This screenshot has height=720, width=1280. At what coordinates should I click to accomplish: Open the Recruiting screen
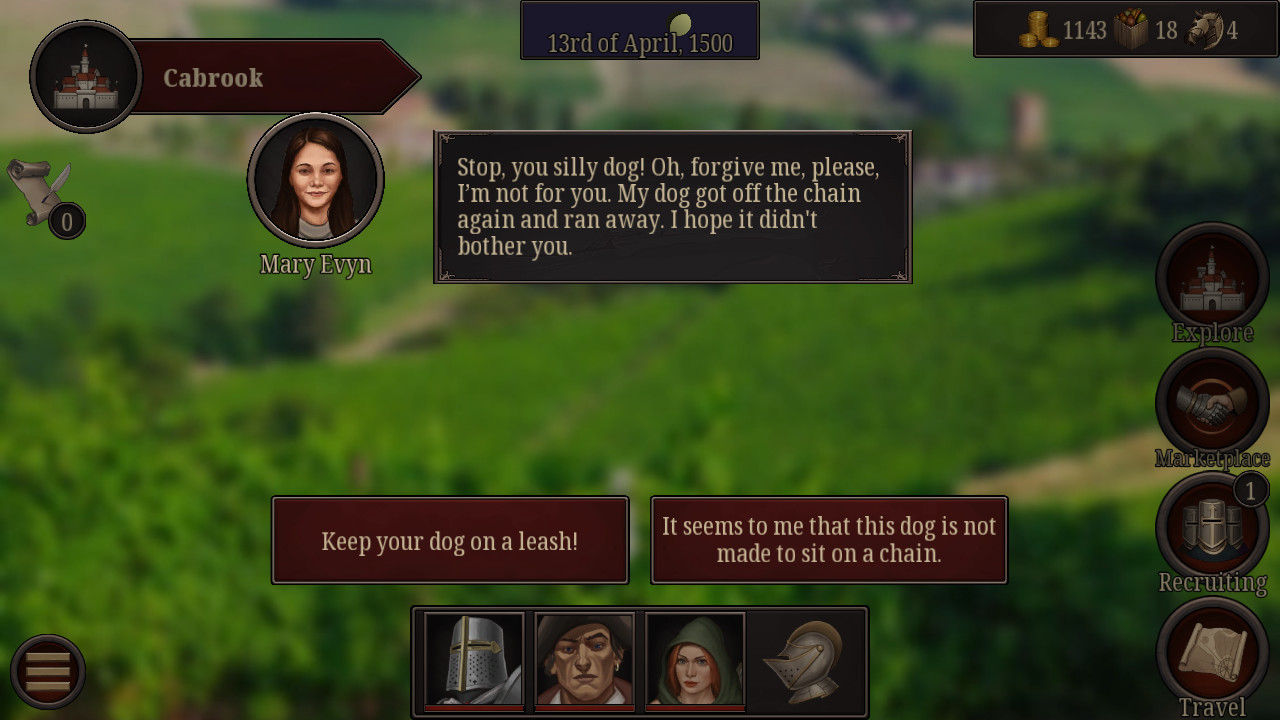click(x=1212, y=527)
